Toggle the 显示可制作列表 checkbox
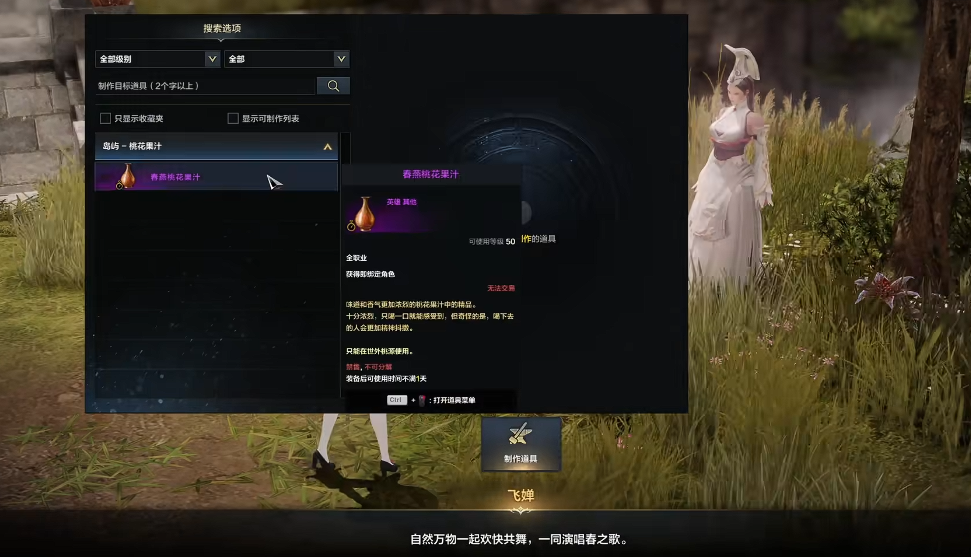The height and width of the screenshot is (557, 971). coord(233,118)
